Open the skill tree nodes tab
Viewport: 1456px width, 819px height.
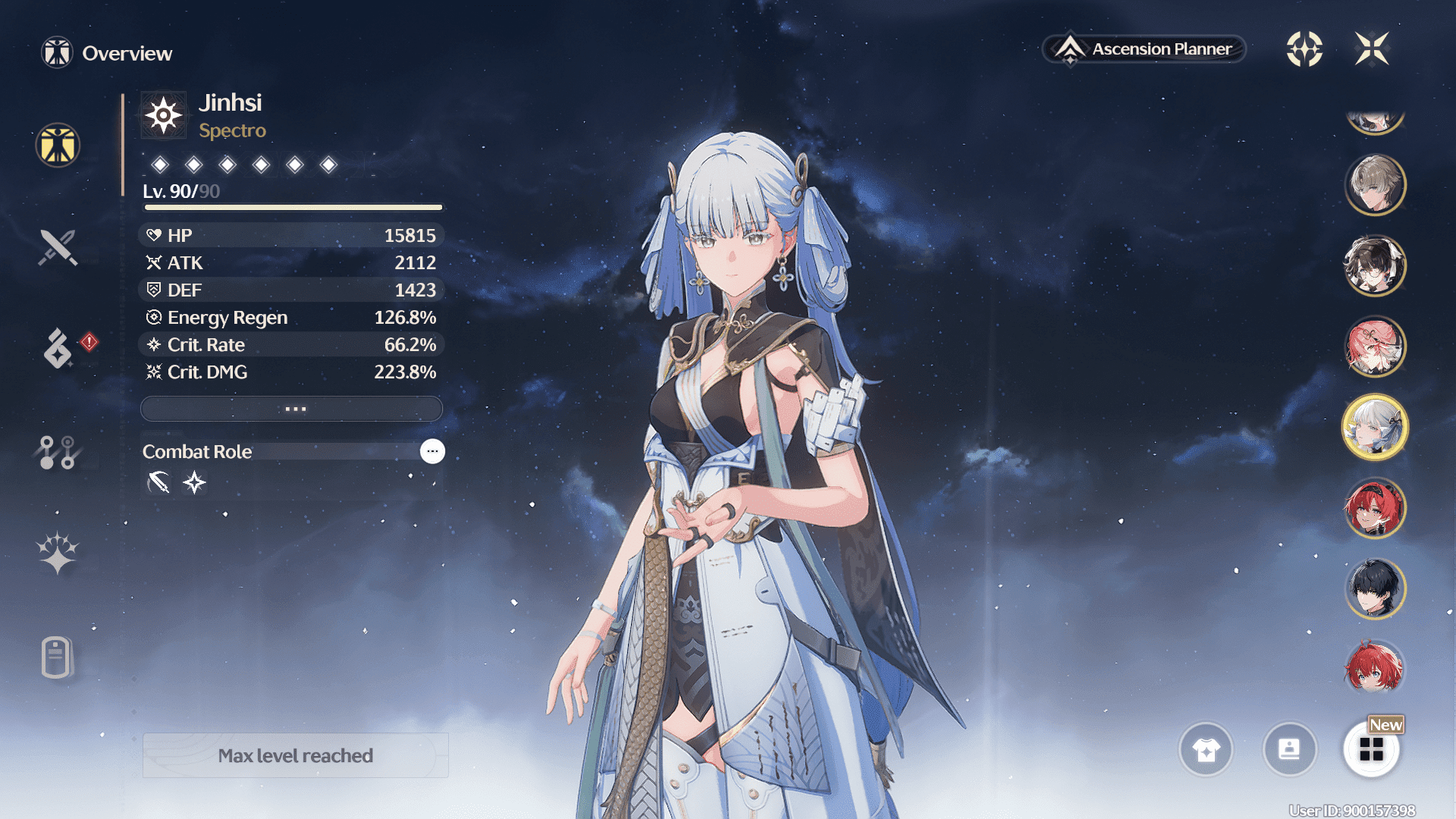[58, 452]
